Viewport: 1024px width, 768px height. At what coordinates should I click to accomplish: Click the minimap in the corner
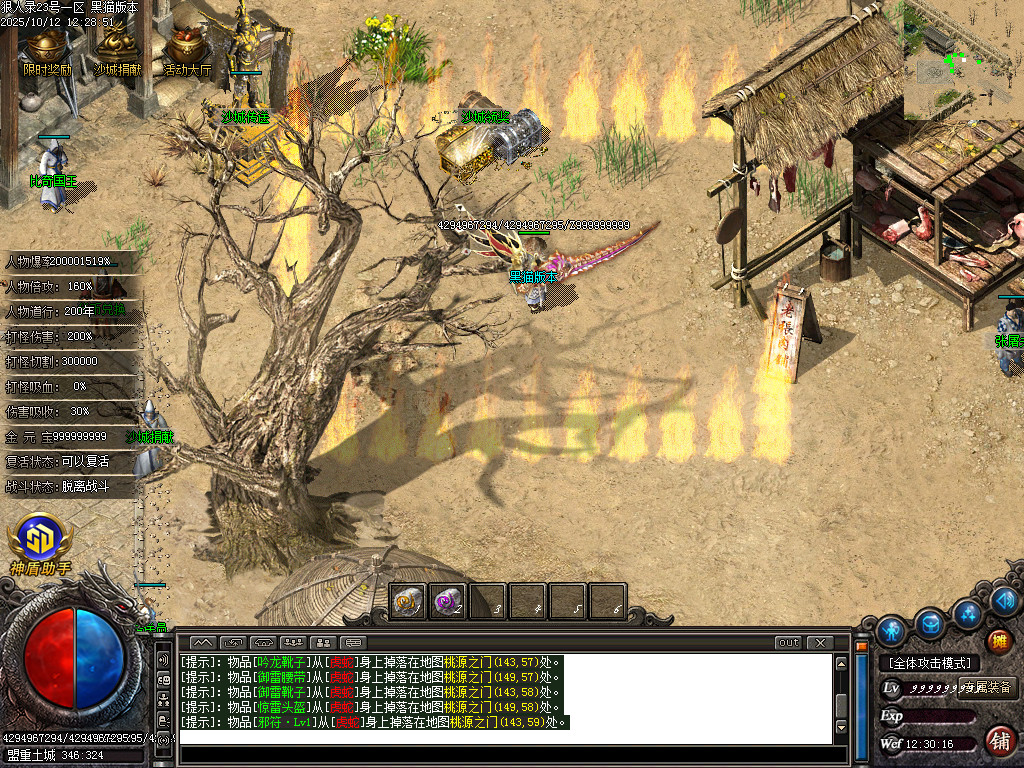[x=963, y=60]
